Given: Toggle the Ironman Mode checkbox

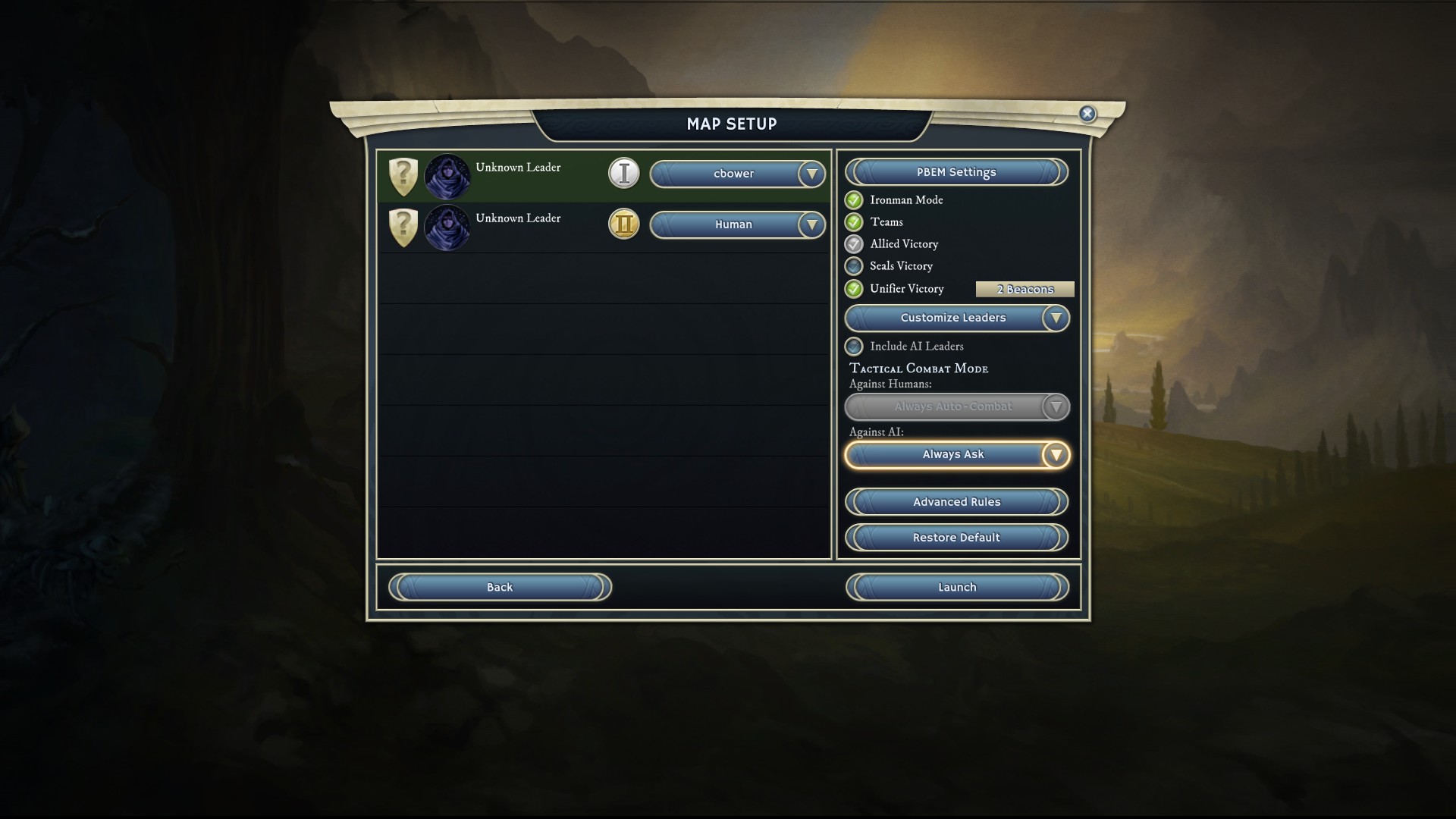Looking at the screenshot, I should pyautogui.click(x=854, y=200).
